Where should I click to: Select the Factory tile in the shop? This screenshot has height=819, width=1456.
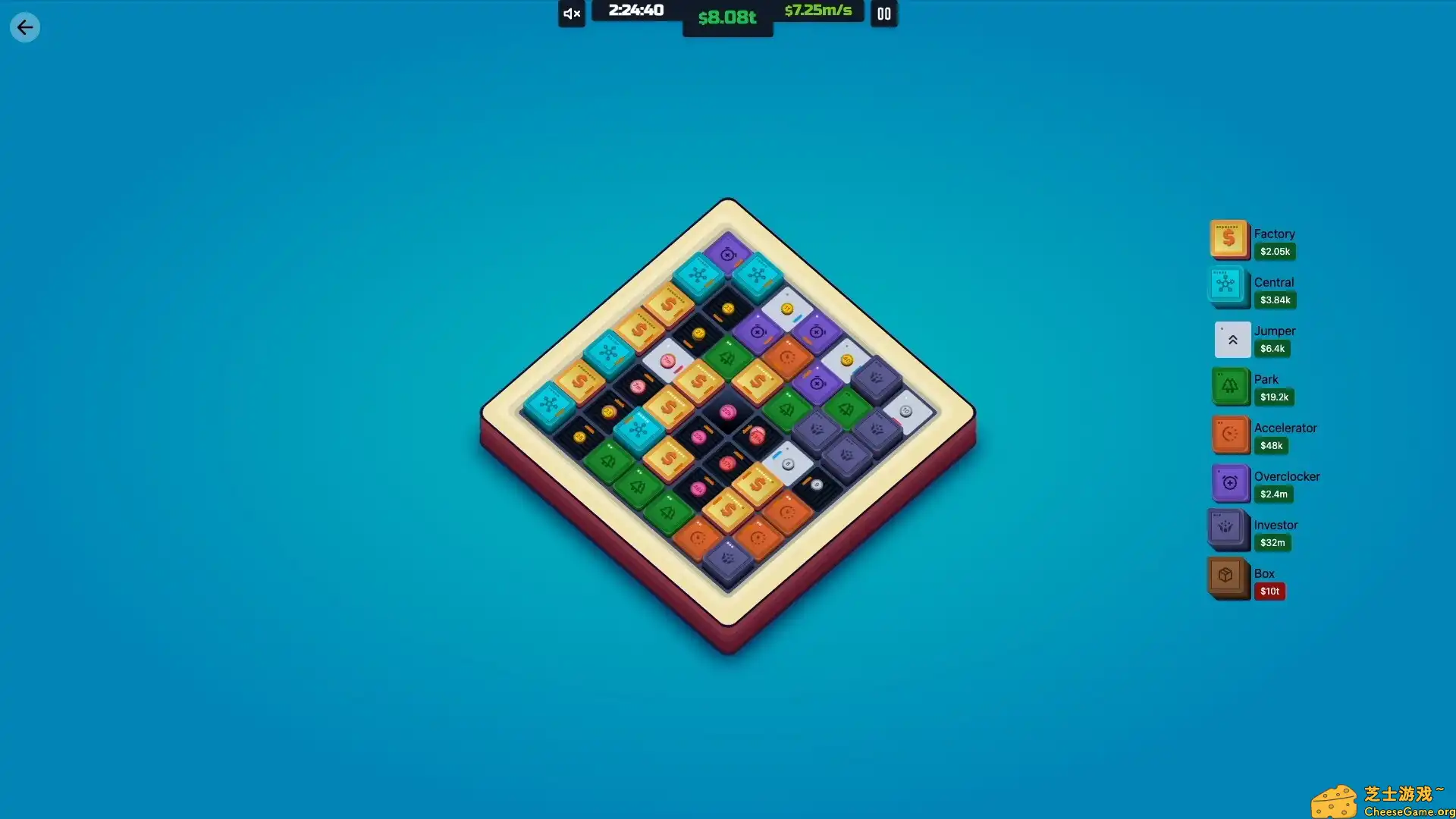click(1230, 239)
